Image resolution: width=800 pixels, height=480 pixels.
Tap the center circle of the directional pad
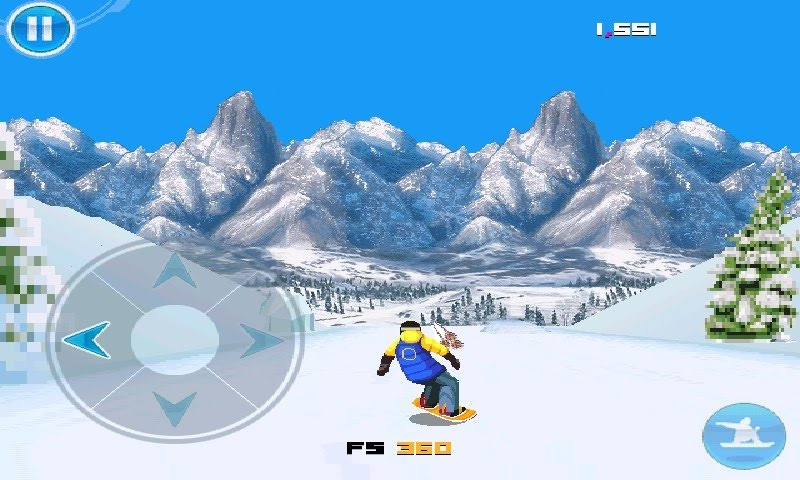click(175, 340)
